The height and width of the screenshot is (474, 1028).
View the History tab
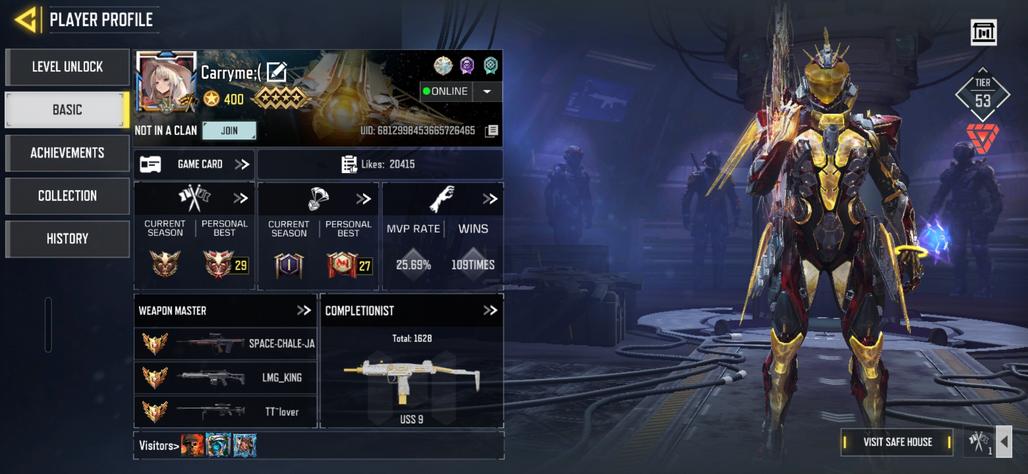[x=67, y=239]
